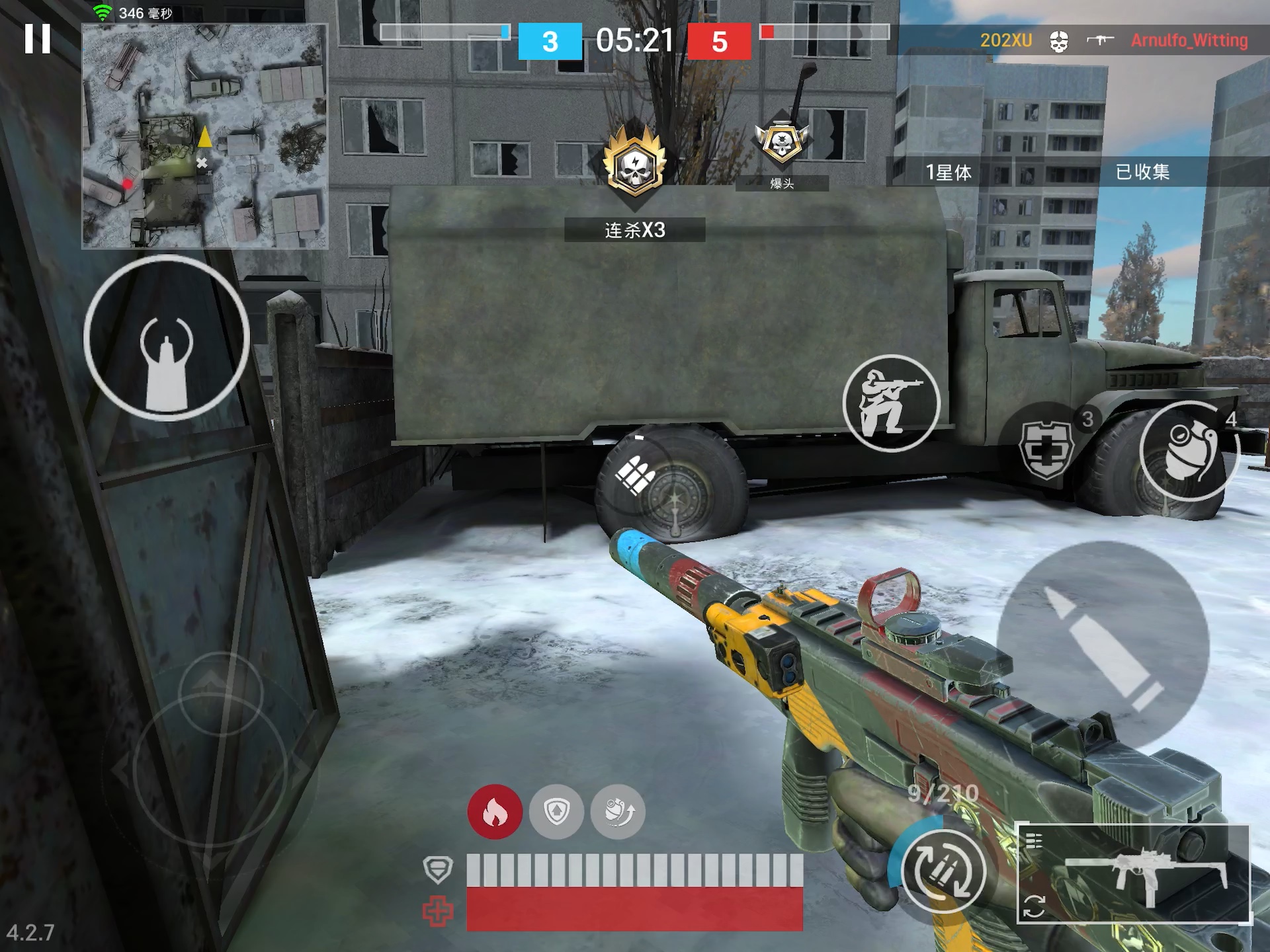1270x952 pixels.
Task: Reload the weapon
Action: tap(944, 871)
